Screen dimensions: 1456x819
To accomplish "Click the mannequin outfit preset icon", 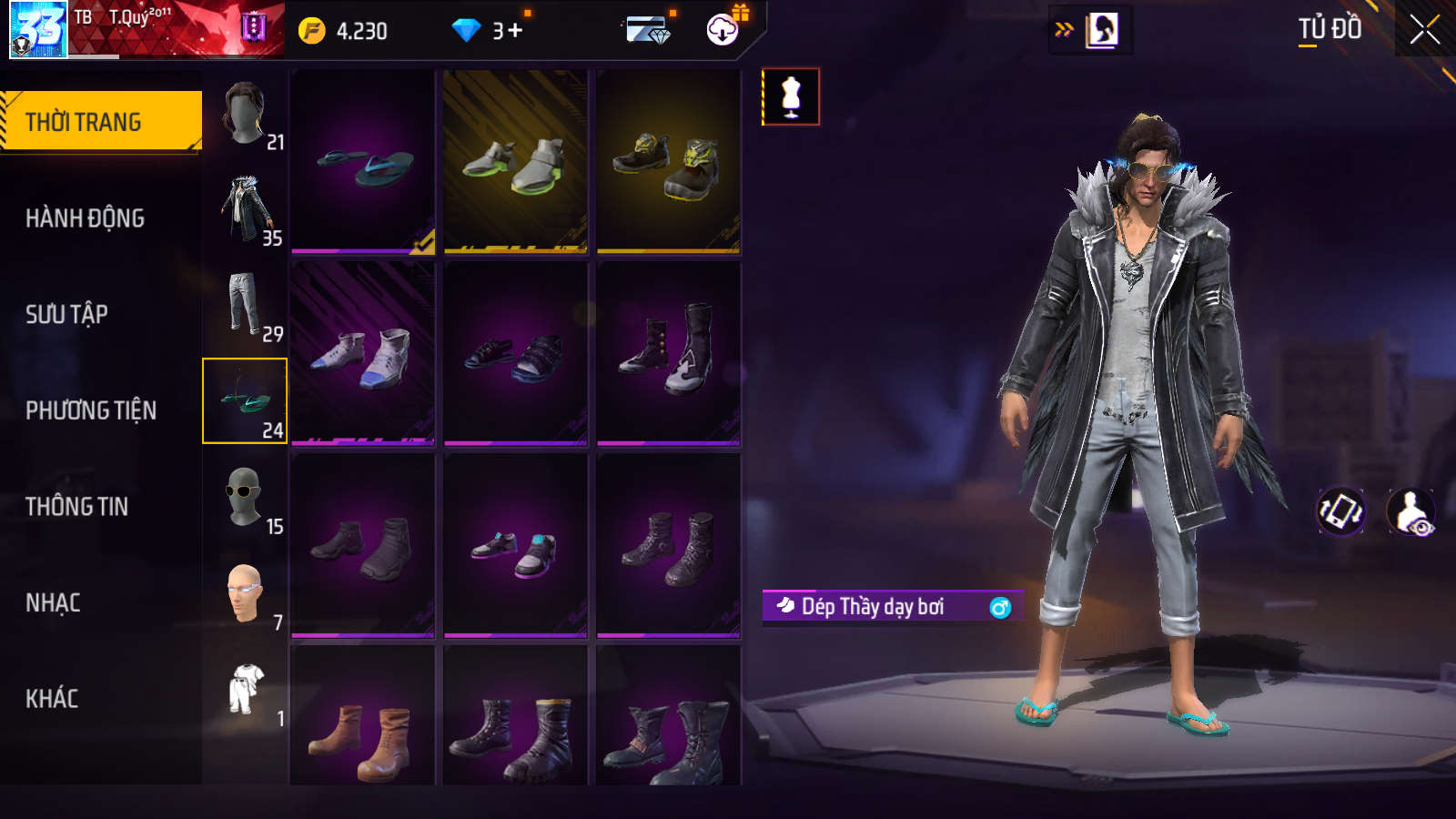I will pyautogui.click(x=791, y=96).
